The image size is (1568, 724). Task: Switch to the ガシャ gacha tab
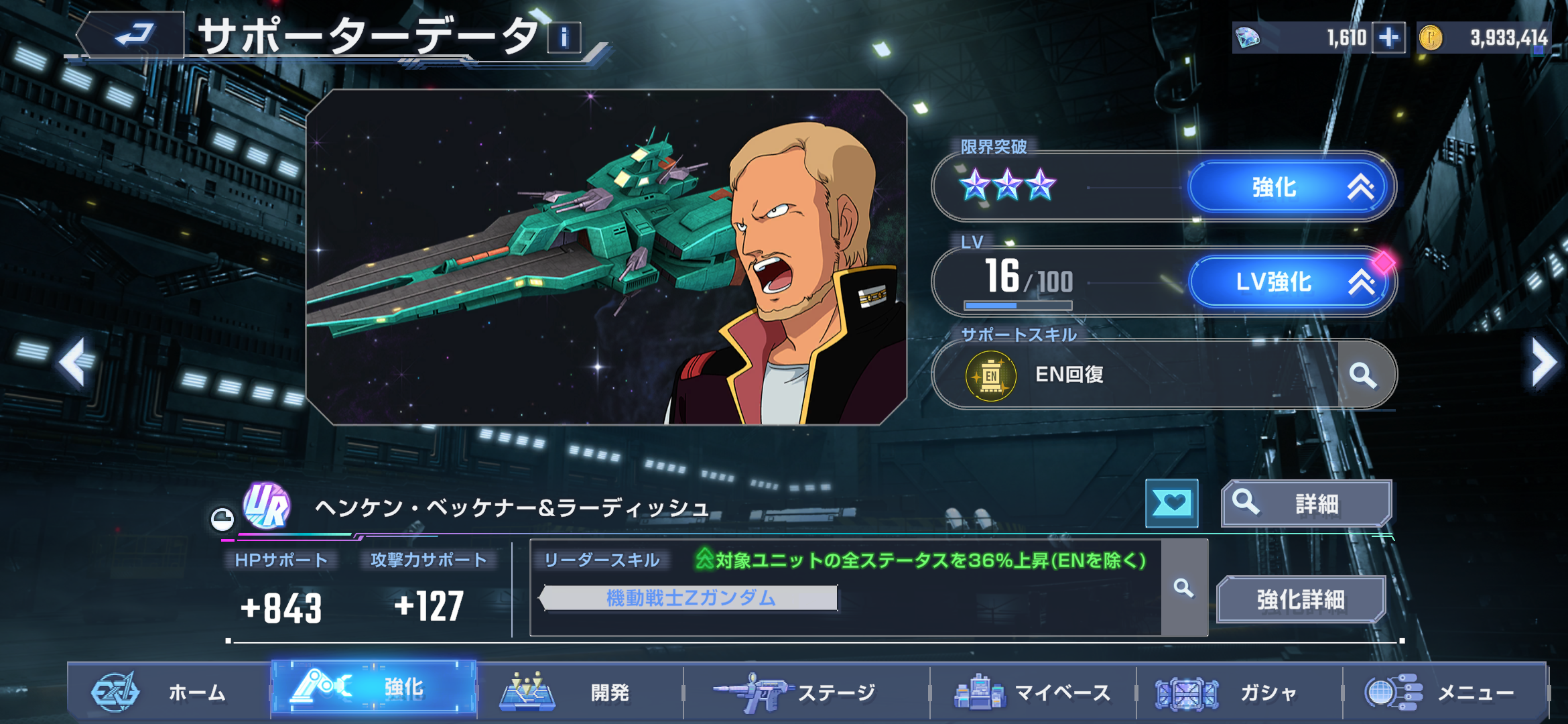[1238, 692]
